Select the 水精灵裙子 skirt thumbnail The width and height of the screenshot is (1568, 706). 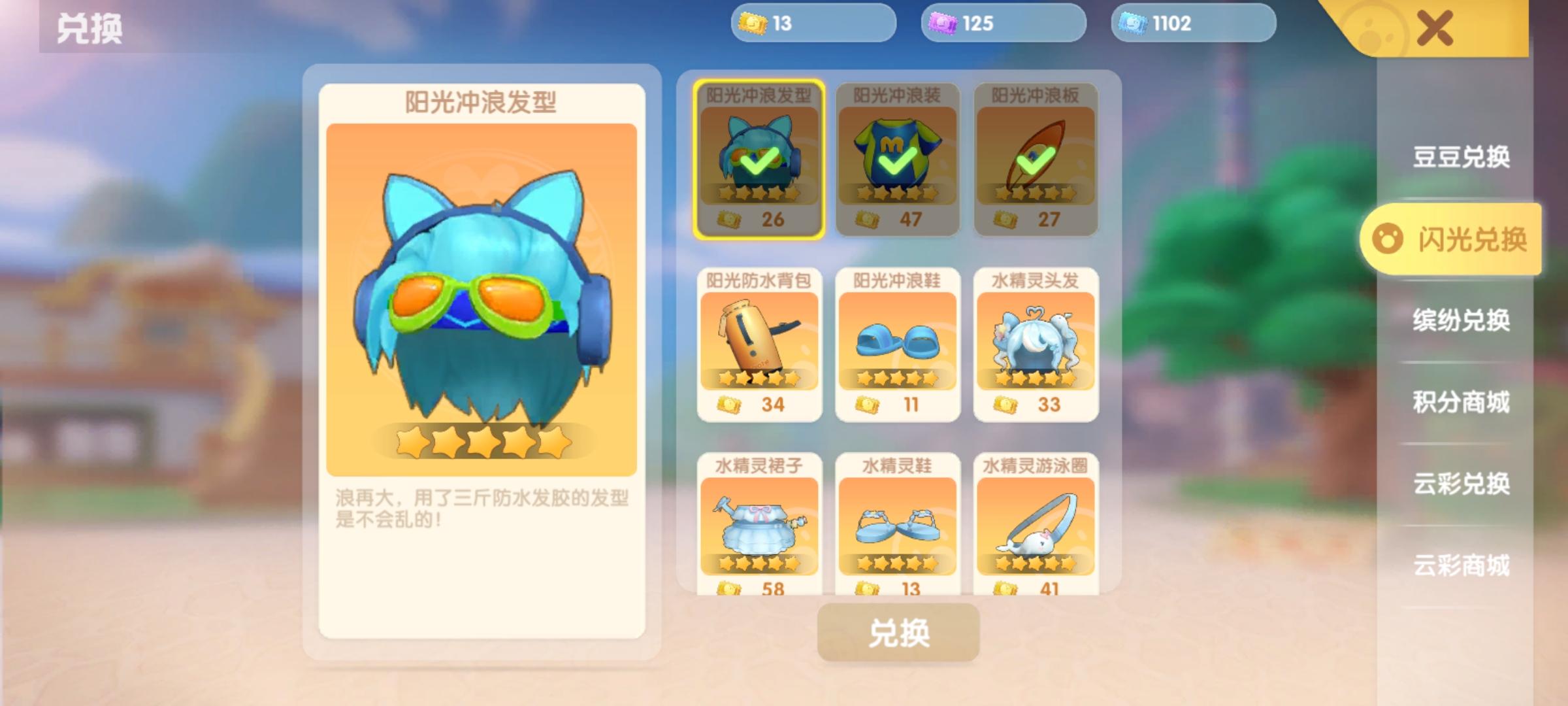coord(759,529)
